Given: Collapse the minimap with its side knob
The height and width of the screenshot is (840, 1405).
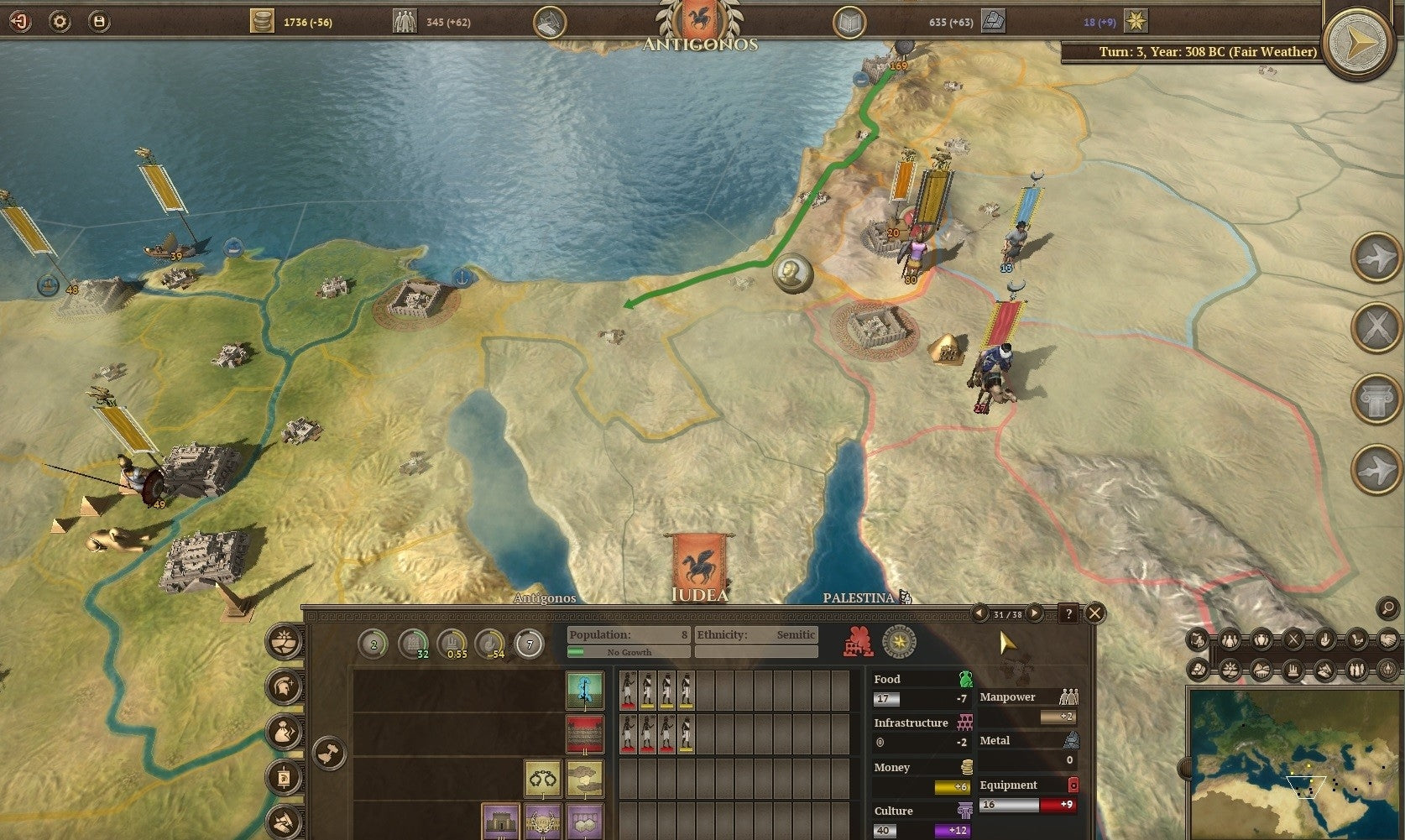Looking at the screenshot, I should coord(1186,769).
